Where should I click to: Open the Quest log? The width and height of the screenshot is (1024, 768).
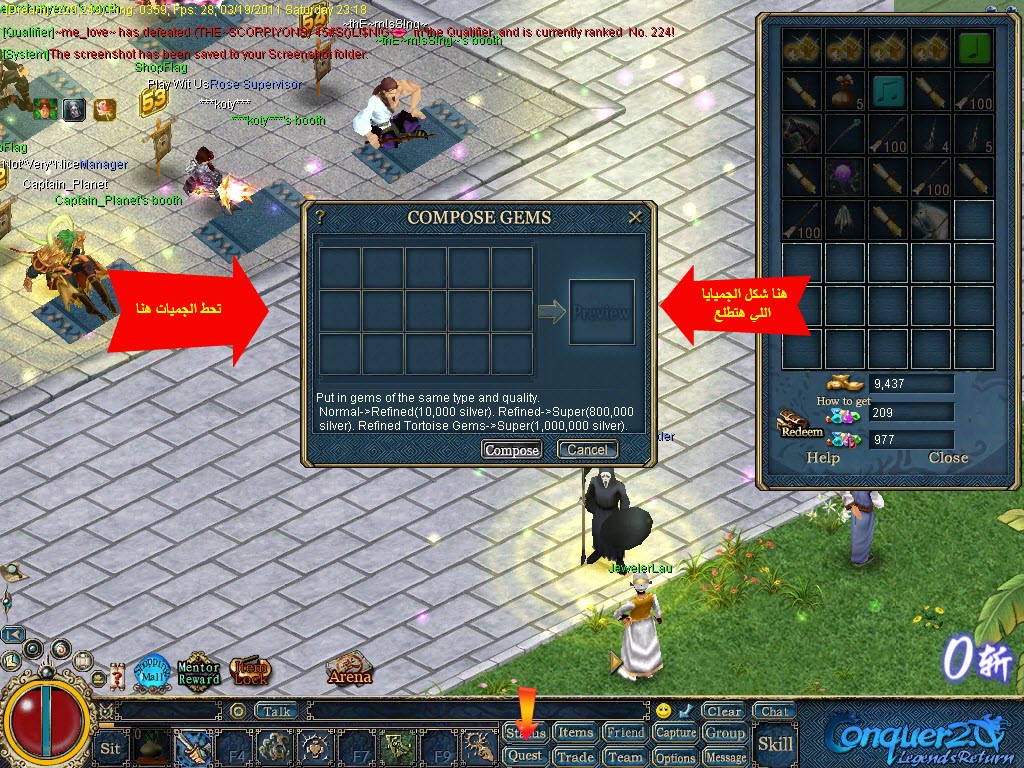coord(525,757)
